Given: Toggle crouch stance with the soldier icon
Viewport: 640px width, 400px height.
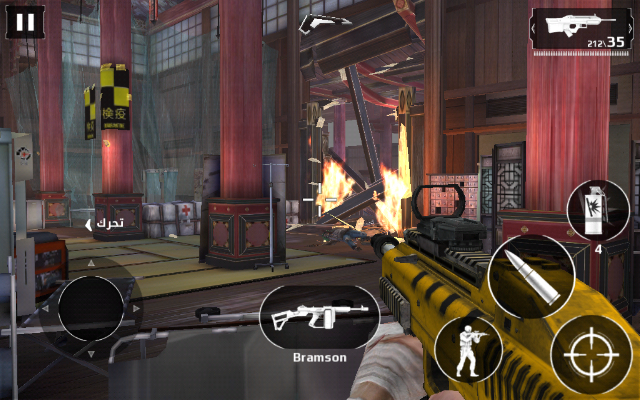Looking at the screenshot, I should click(x=467, y=350).
